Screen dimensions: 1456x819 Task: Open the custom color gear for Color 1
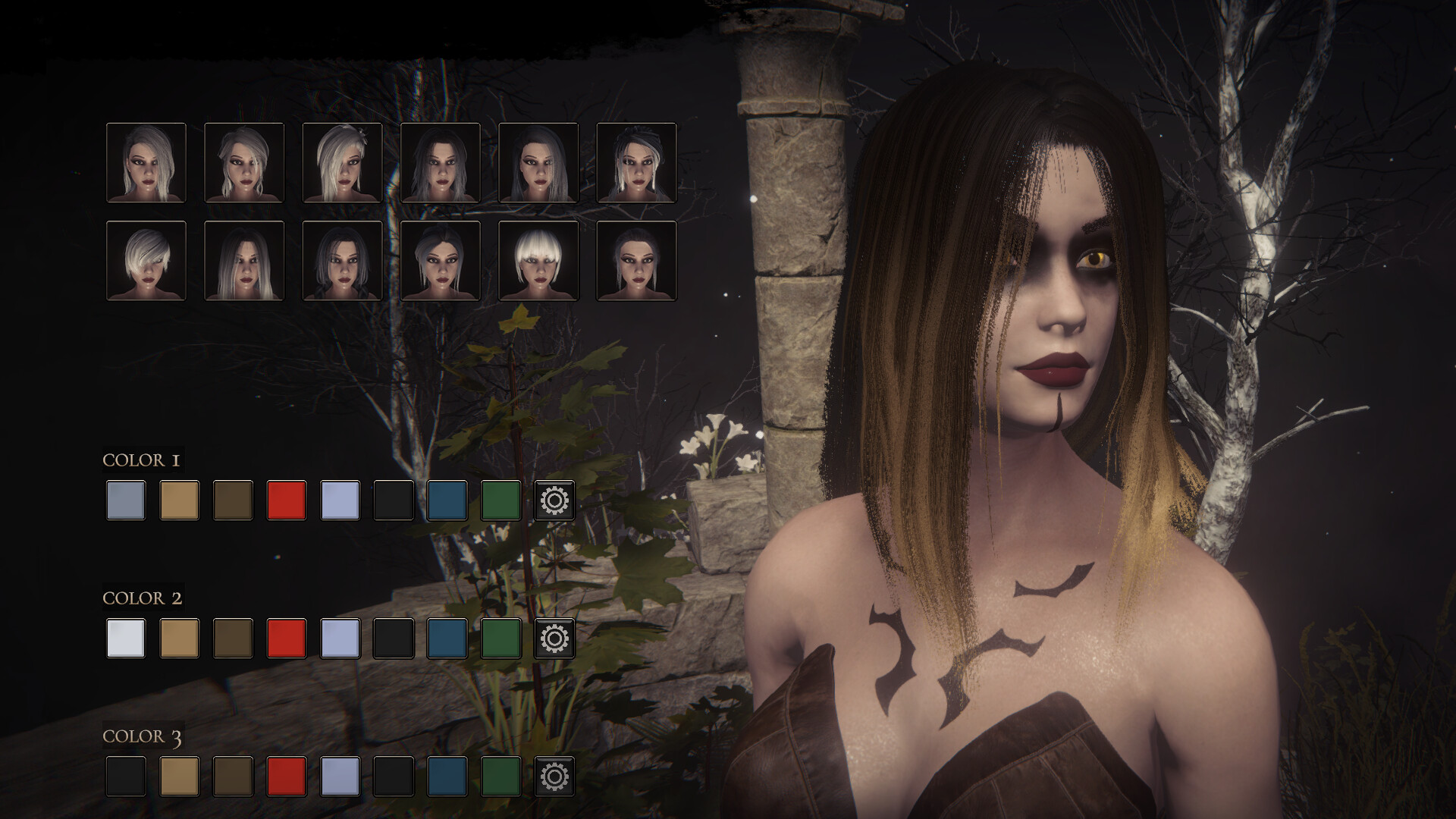pyautogui.click(x=554, y=500)
